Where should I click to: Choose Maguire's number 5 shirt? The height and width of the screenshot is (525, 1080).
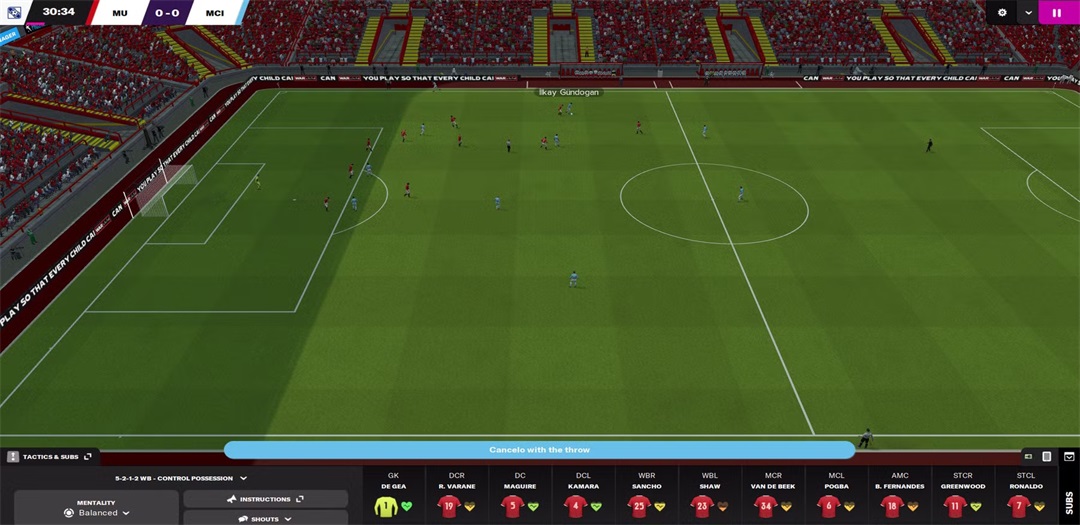[513, 506]
